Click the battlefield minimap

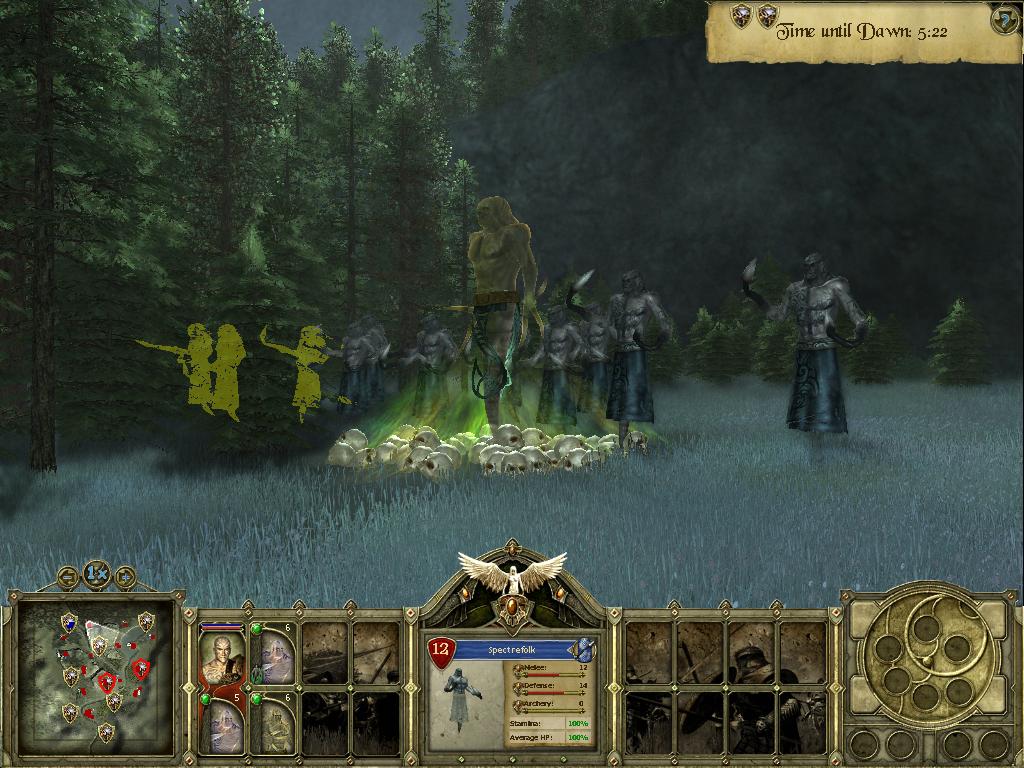pos(98,678)
